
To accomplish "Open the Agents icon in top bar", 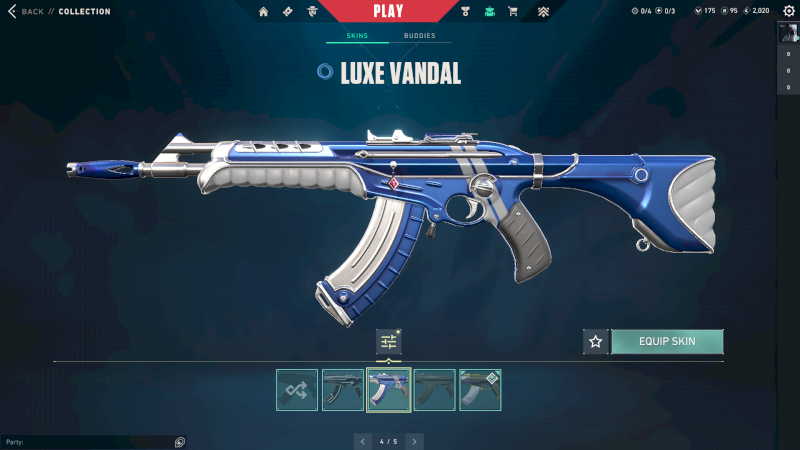I will tap(312, 12).
